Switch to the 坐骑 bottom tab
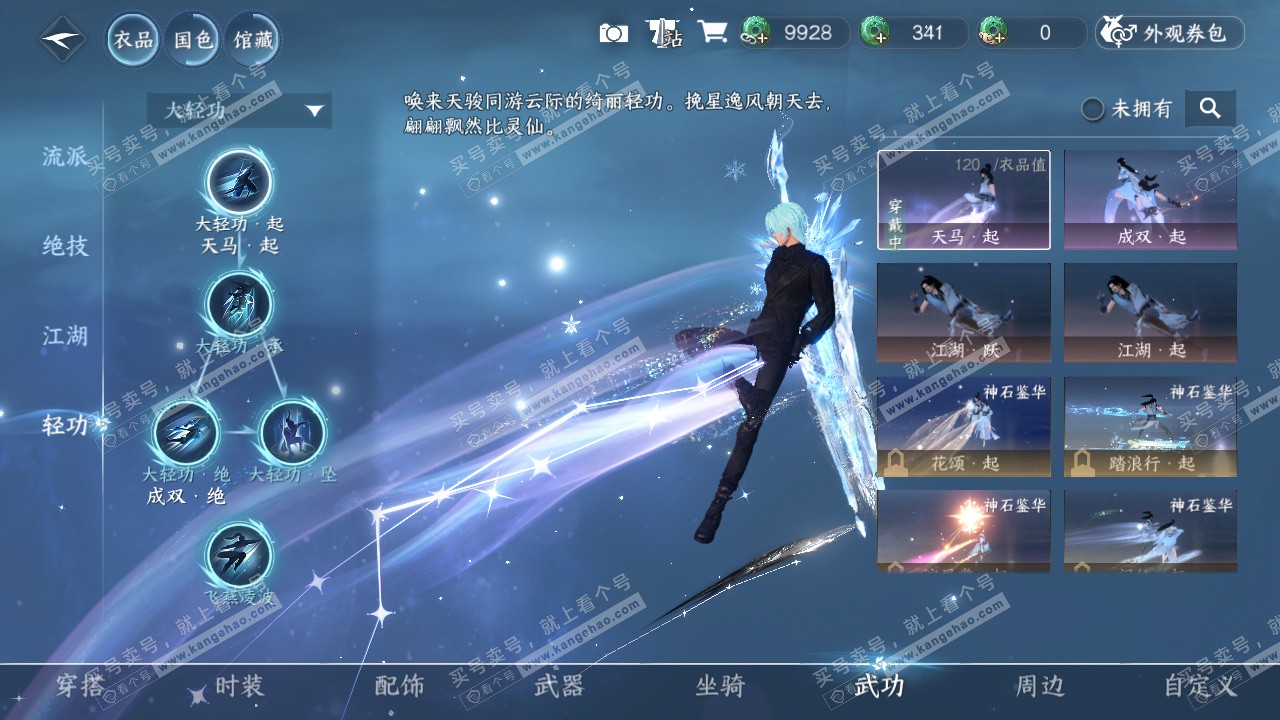1280x720 pixels. pyautogui.click(x=720, y=686)
